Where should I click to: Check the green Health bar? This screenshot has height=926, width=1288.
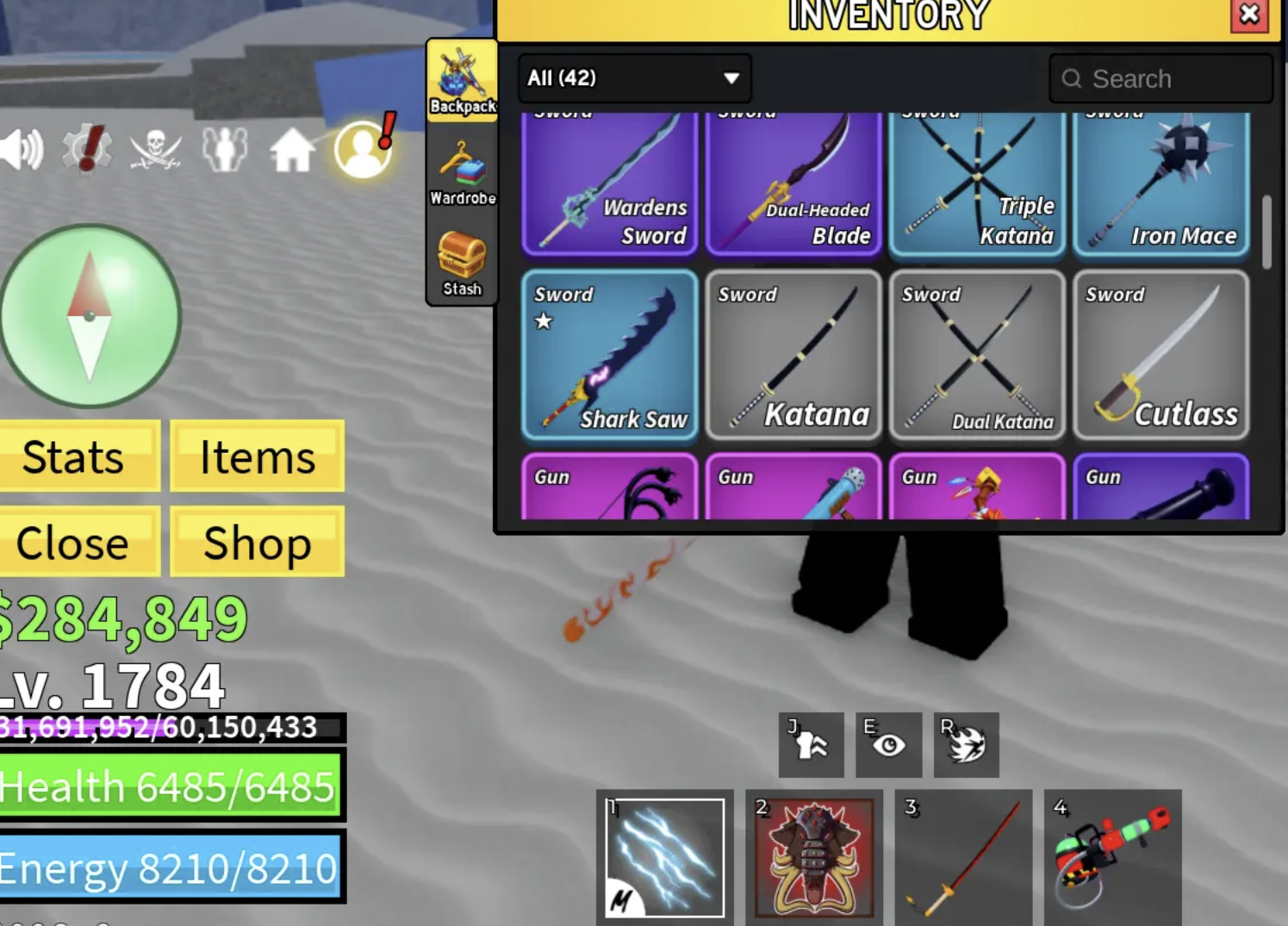(168, 786)
